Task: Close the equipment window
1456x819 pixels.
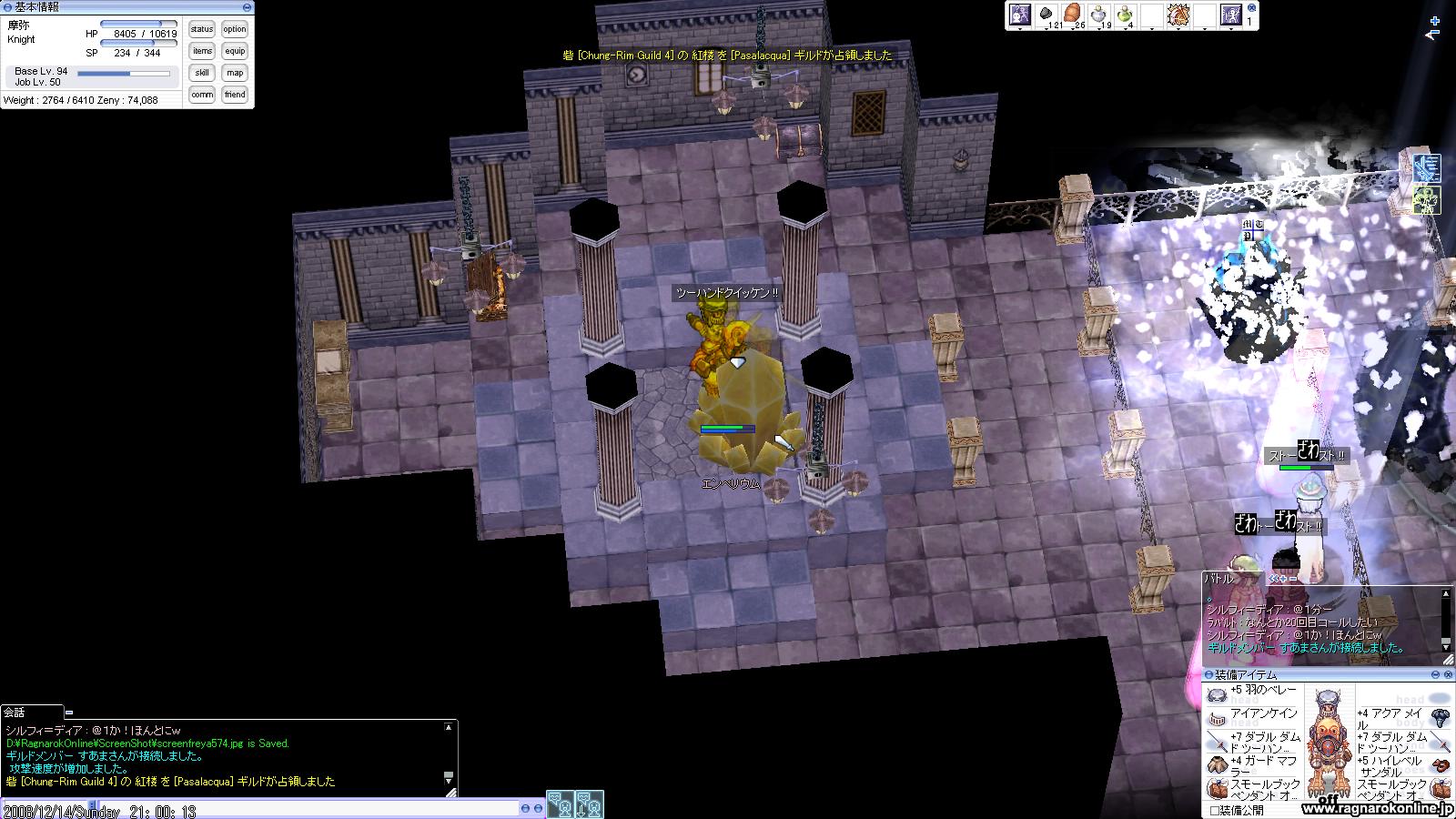Action: 1447,674
